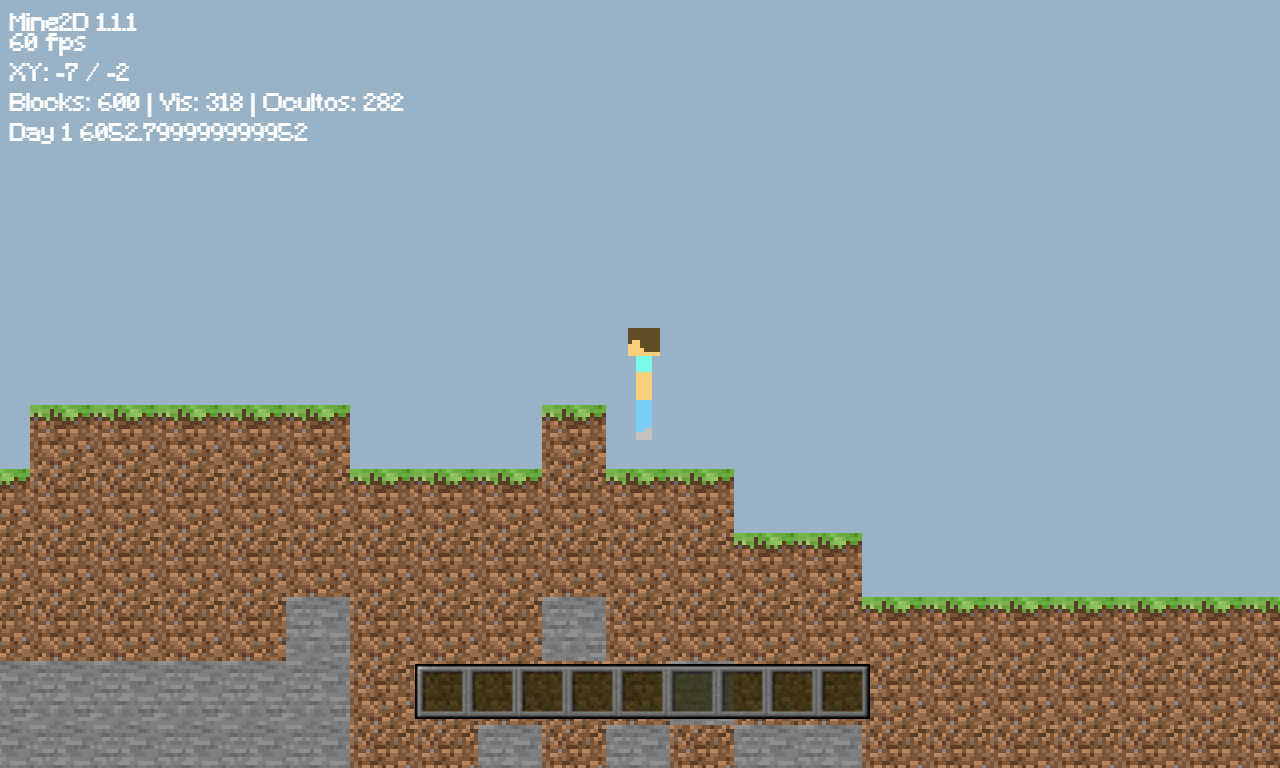The height and width of the screenshot is (768, 1280).
Task: Click the Blocks: 600 counter
Action: point(73,102)
